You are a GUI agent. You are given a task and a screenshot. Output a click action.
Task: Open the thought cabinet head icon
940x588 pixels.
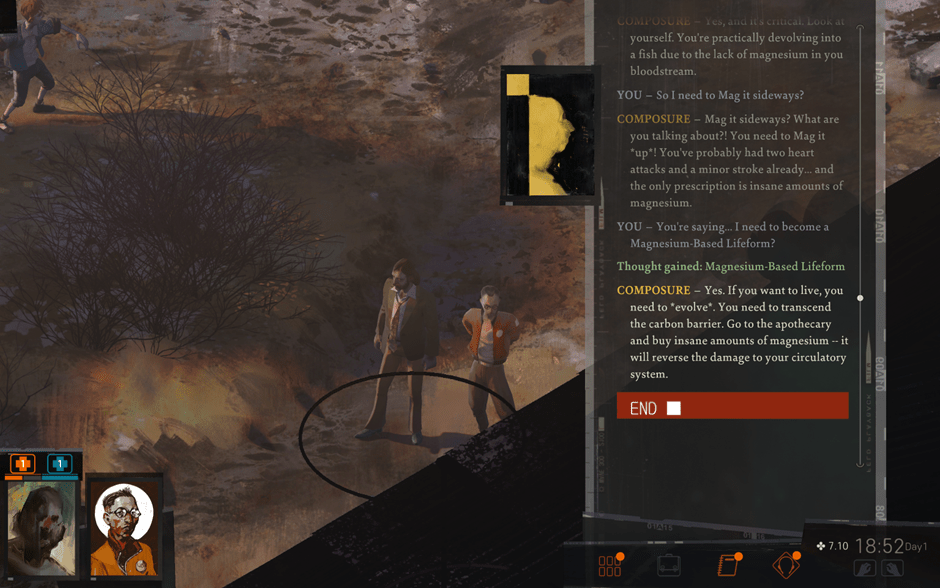click(x=786, y=566)
